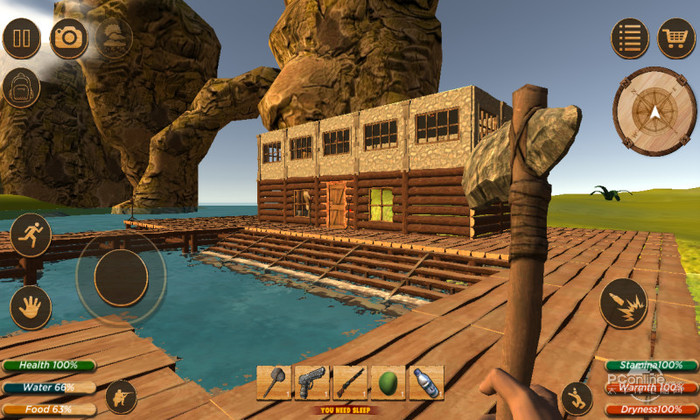700x420 pixels.
Task: Open the shopping cart store
Action: click(x=676, y=38)
